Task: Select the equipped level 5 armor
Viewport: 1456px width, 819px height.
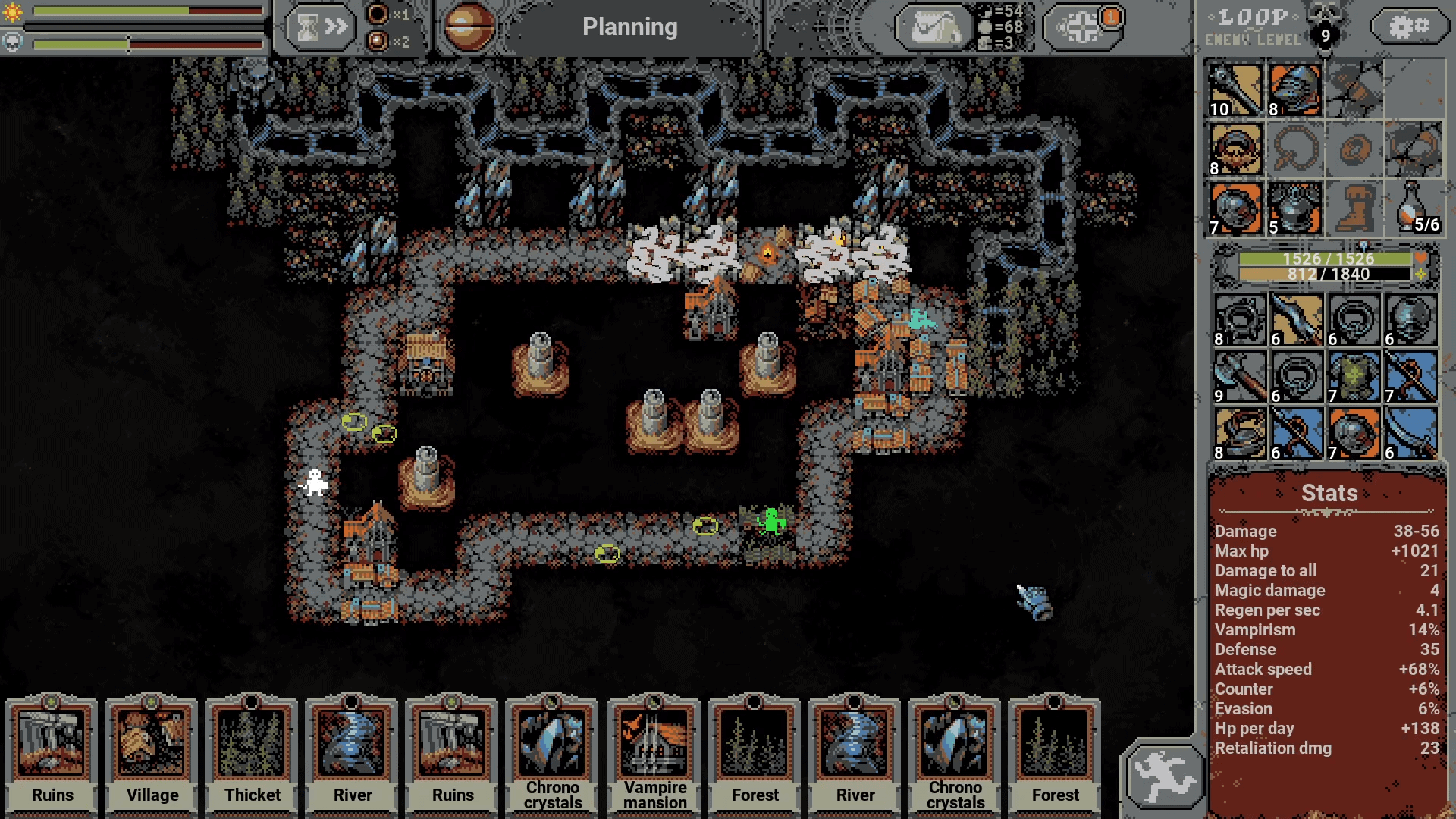Action: (1294, 209)
